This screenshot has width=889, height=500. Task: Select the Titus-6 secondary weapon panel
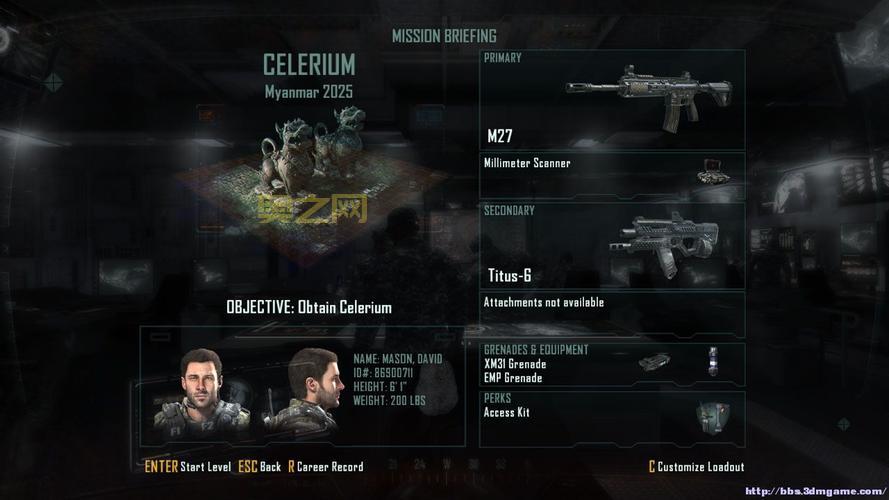click(612, 246)
